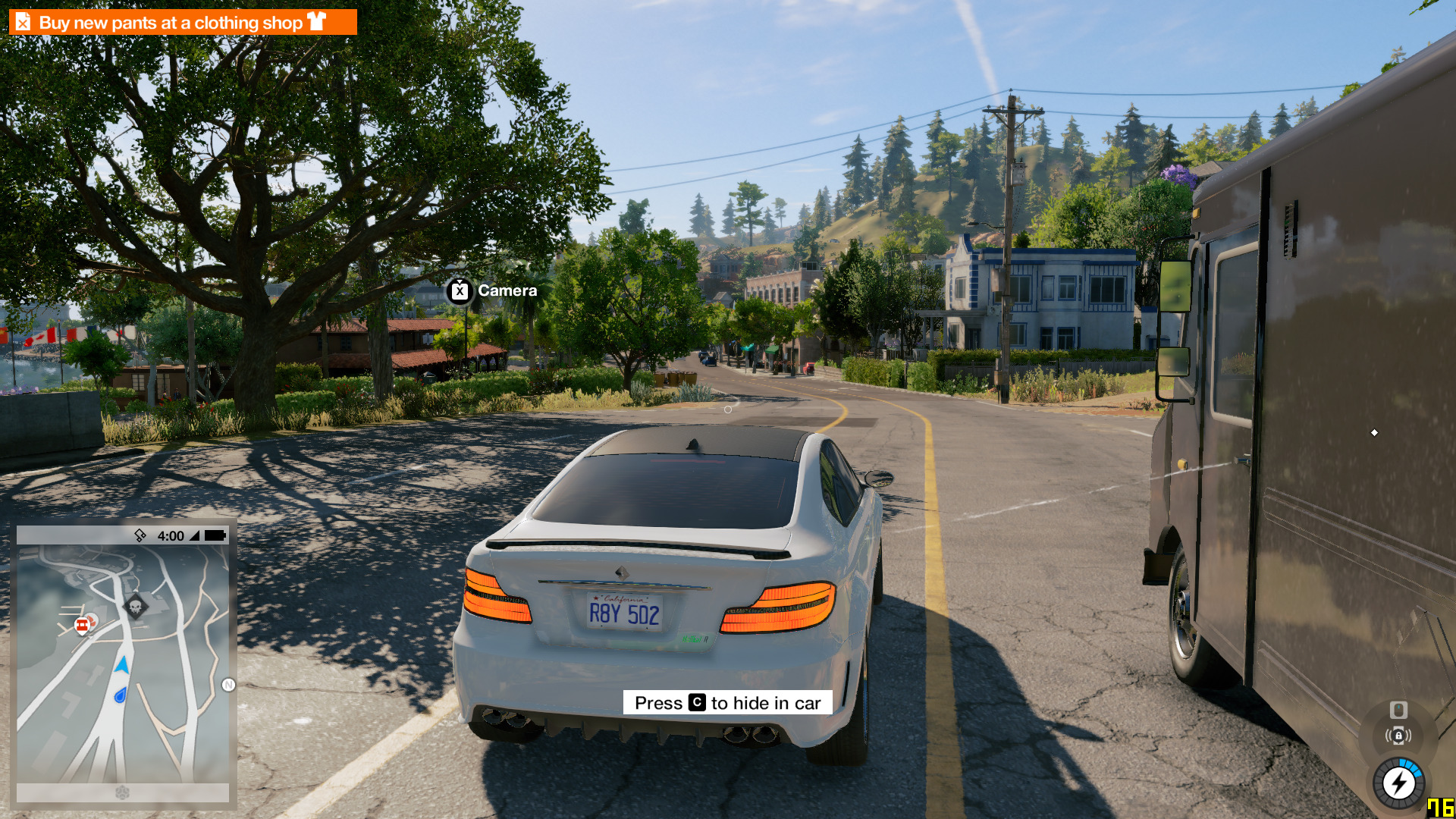Open the phone minimap
Viewport: 1456px width, 819px height.
pyautogui.click(x=123, y=664)
